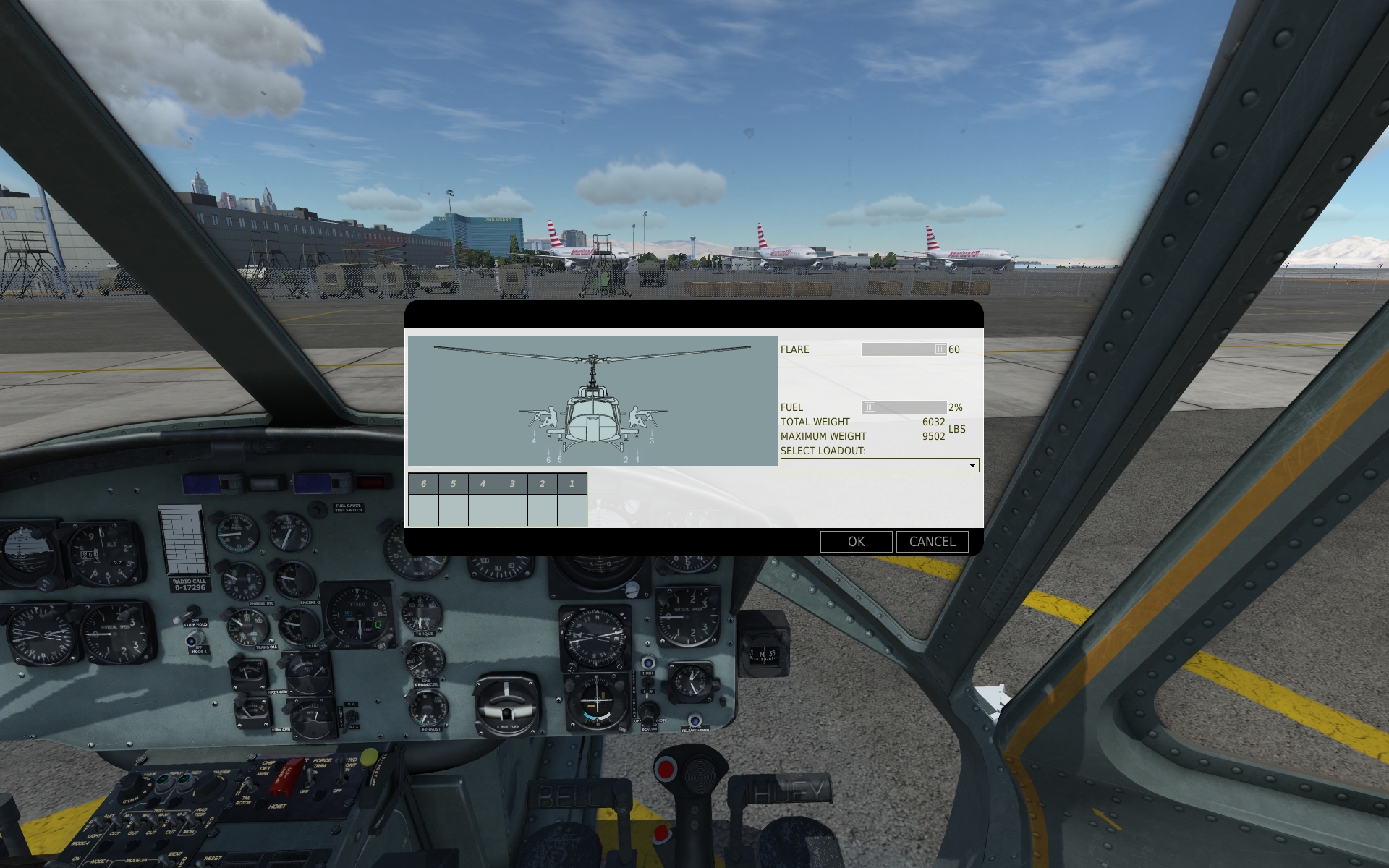This screenshot has height=868, width=1389.
Task: Cancel the rearm dialog
Action: point(932,542)
